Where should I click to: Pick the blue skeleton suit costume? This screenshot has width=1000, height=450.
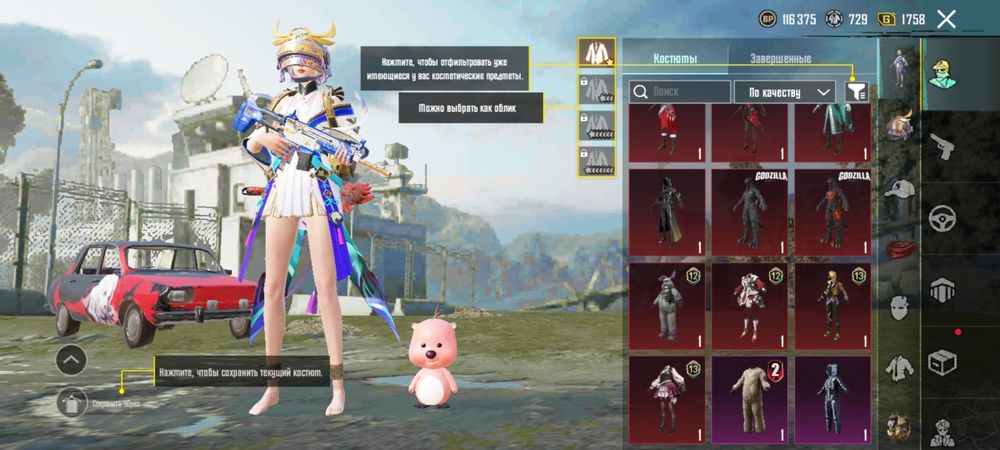point(832,398)
